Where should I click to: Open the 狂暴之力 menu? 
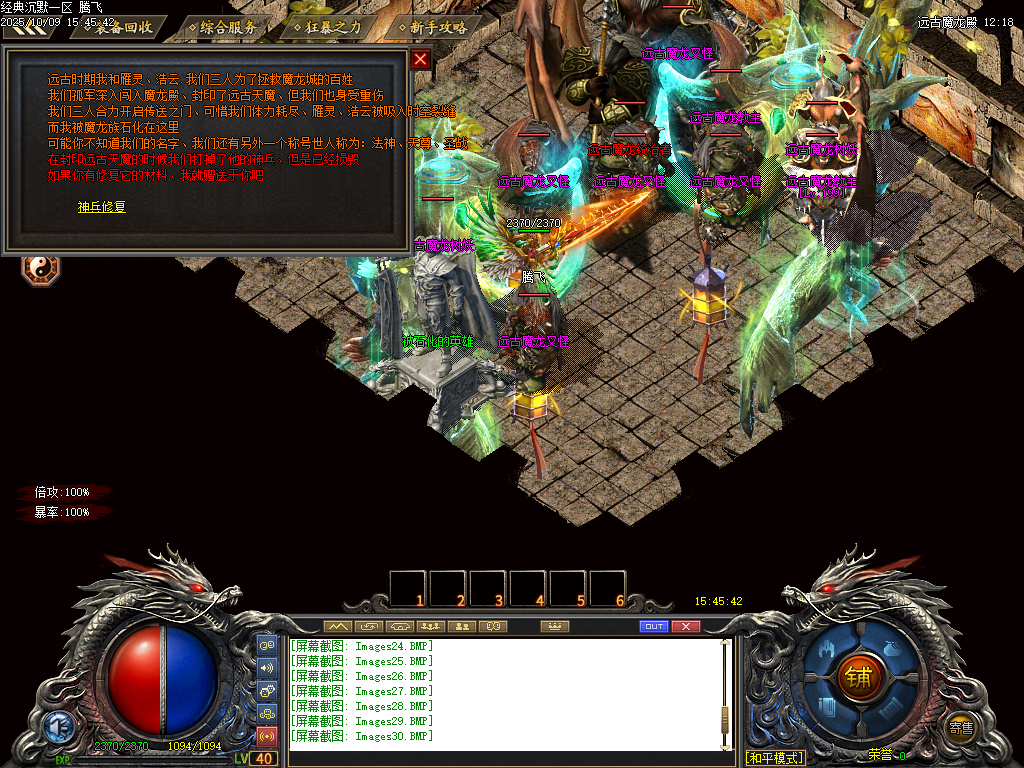[x=332, y=28]
